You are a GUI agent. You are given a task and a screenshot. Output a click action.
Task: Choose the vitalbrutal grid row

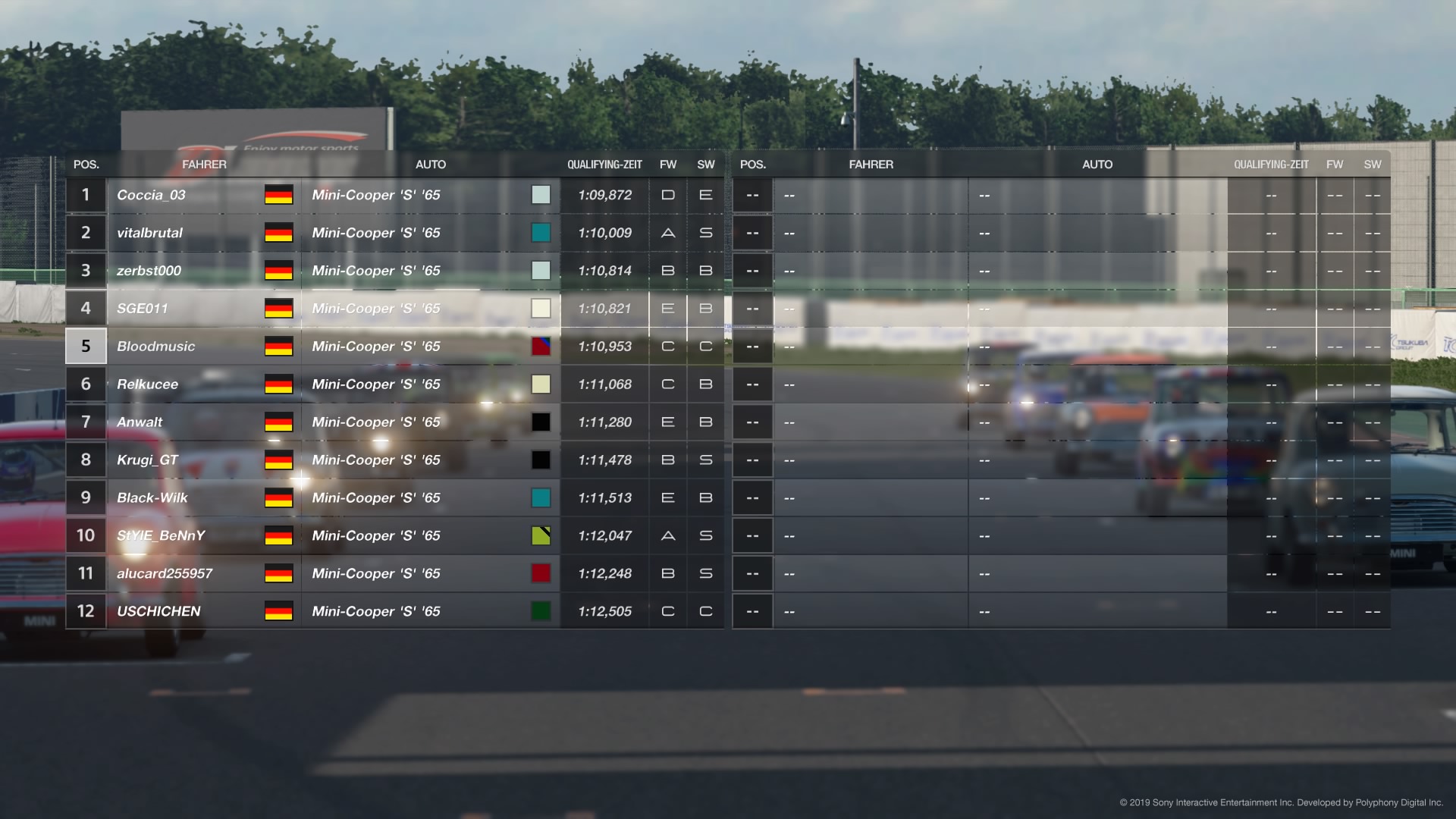click(150, 233)
